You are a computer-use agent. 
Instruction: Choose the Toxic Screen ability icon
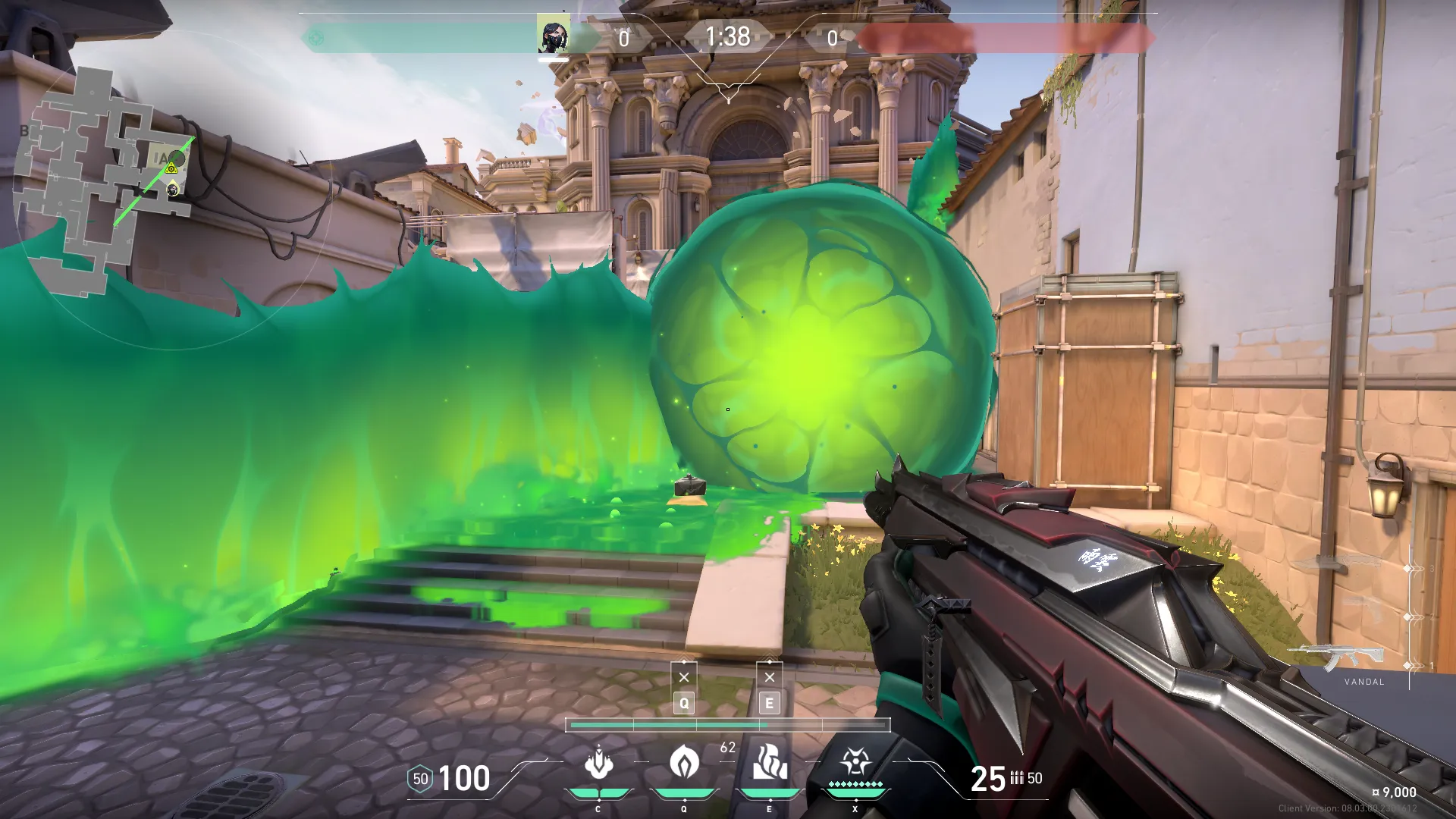(x=770, y=761)
